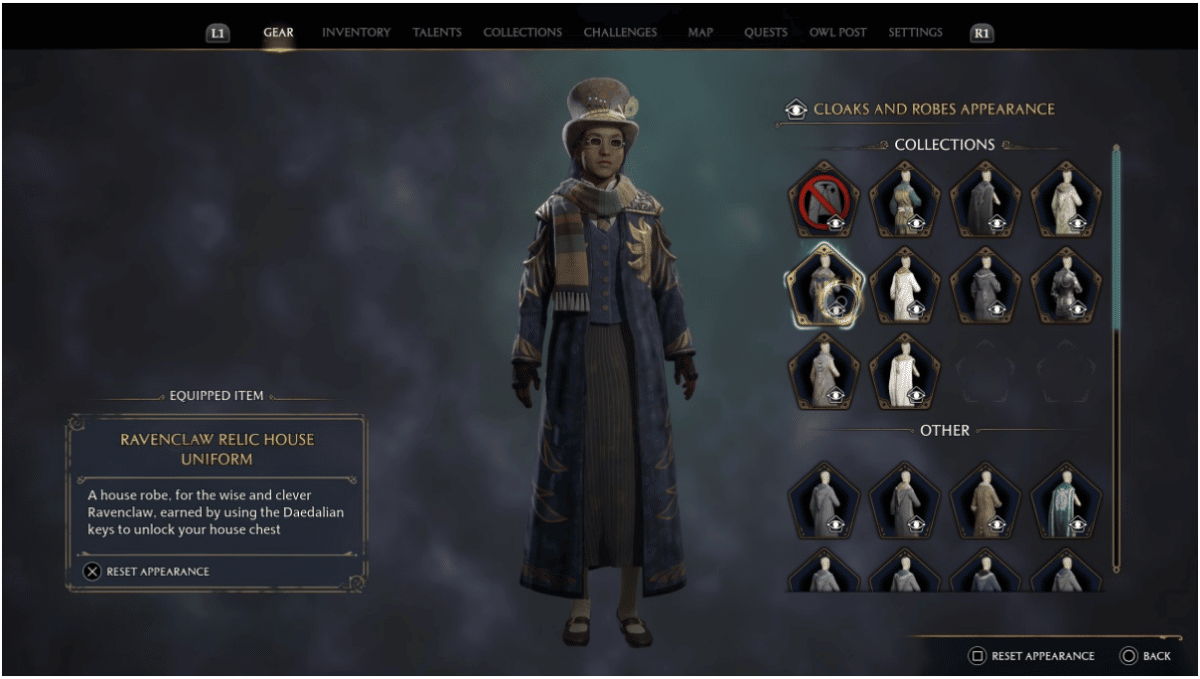The height and width of the screenshot is (679, 1200).
Task: Open the Map tab
Action: (700, 33)
